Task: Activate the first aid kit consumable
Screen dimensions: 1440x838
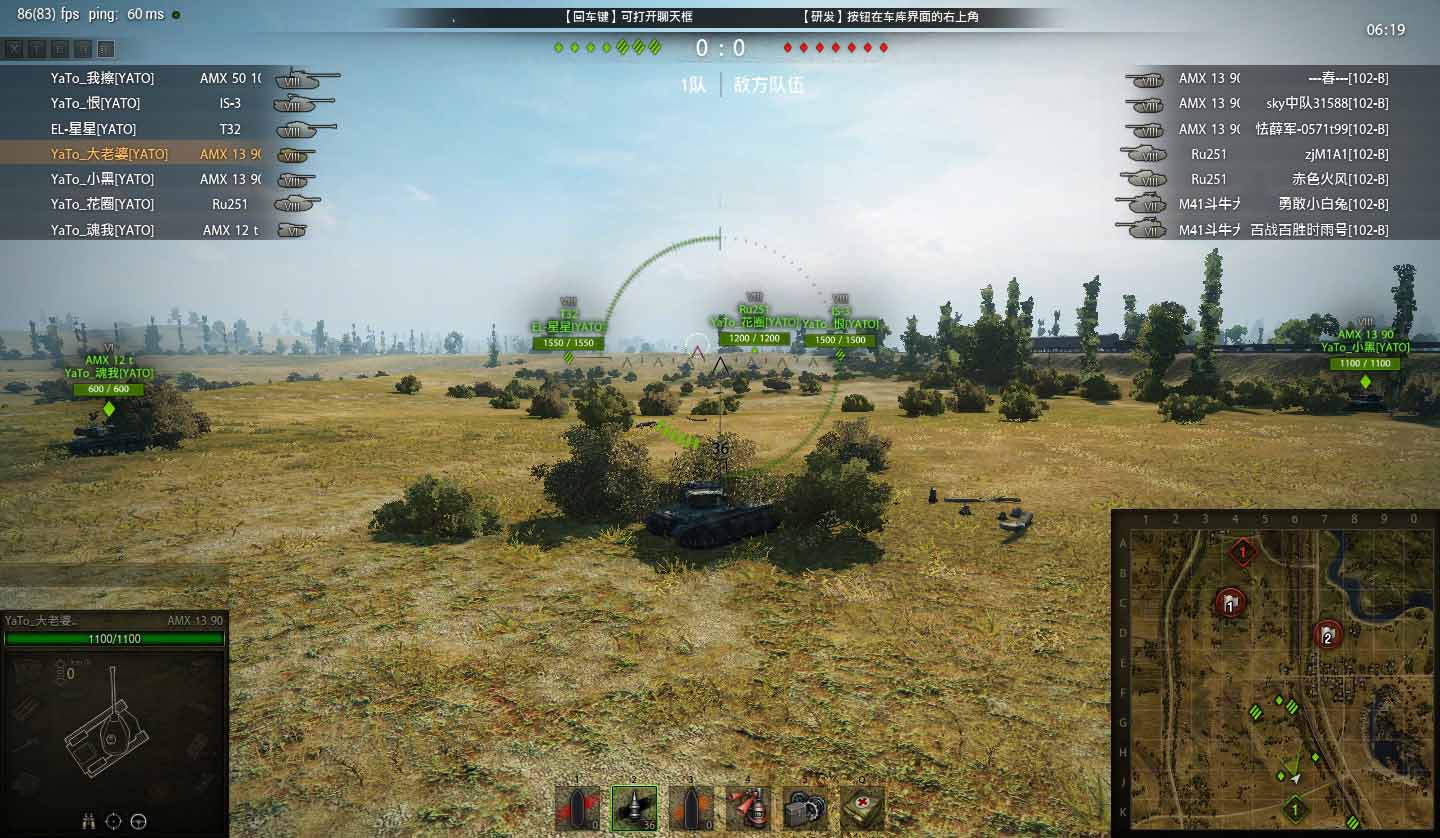Action: pos(862,808)
